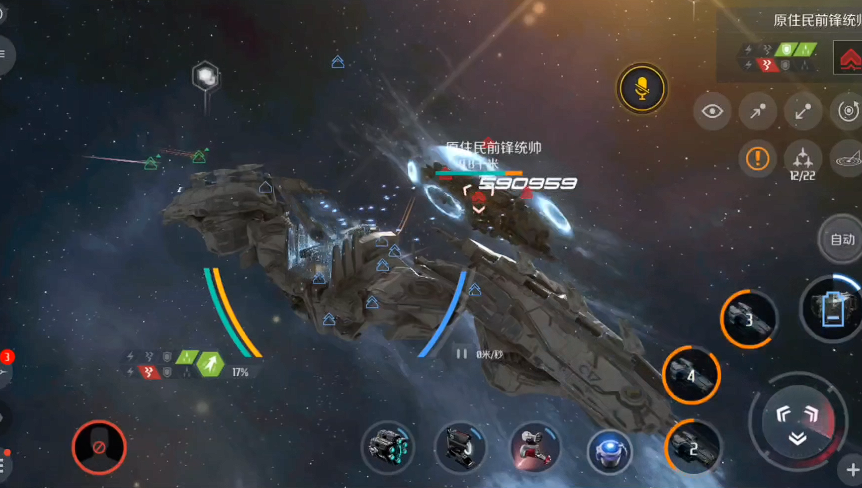The width and height of the screenshot is (862, 488).
Task: Activate the engine thruster module
Action: [388, 447]
